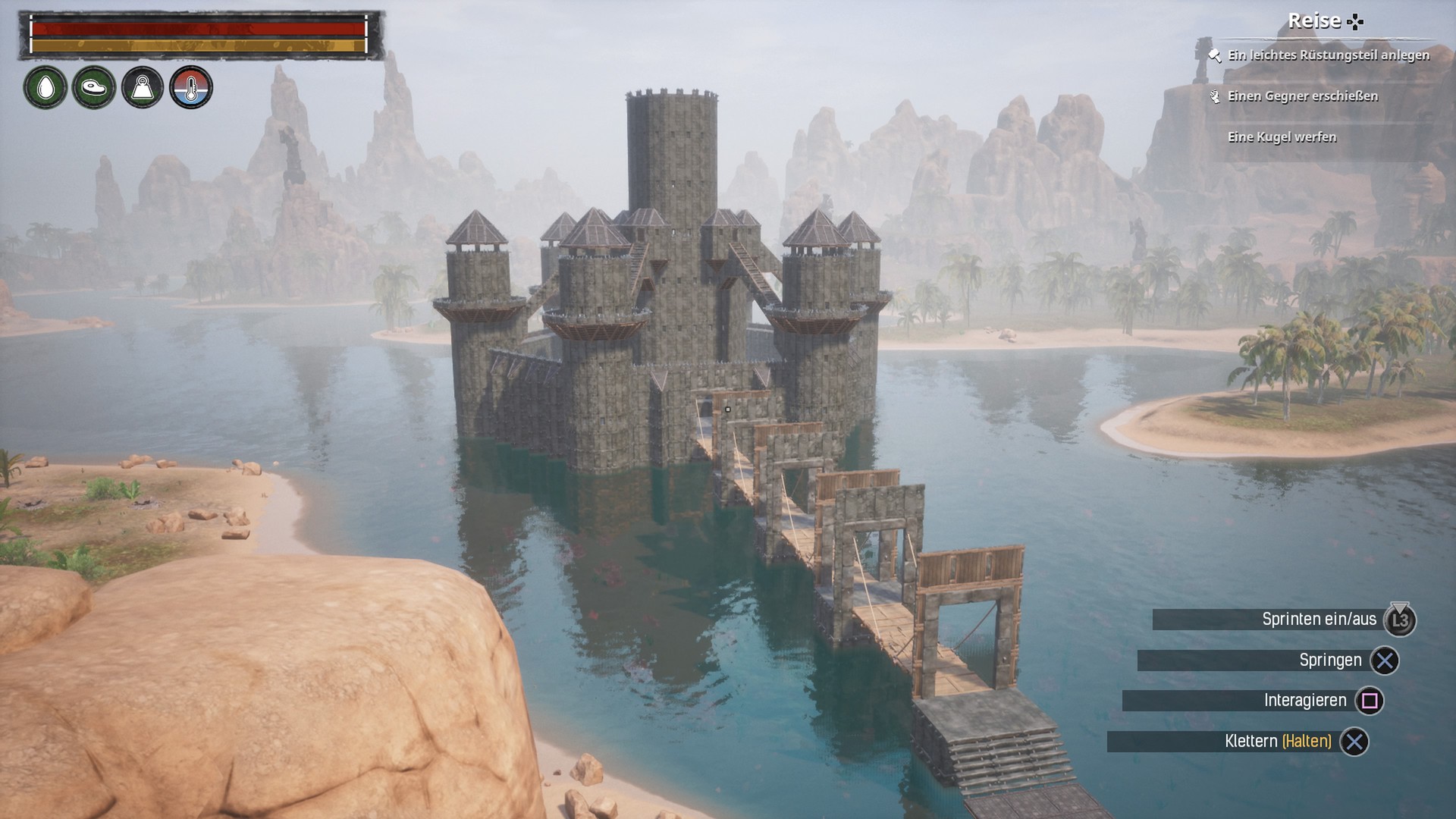Viewport: 1456px width, 819px height.
Task: Click the weight encumbrance icon
Action: [143, 88]
